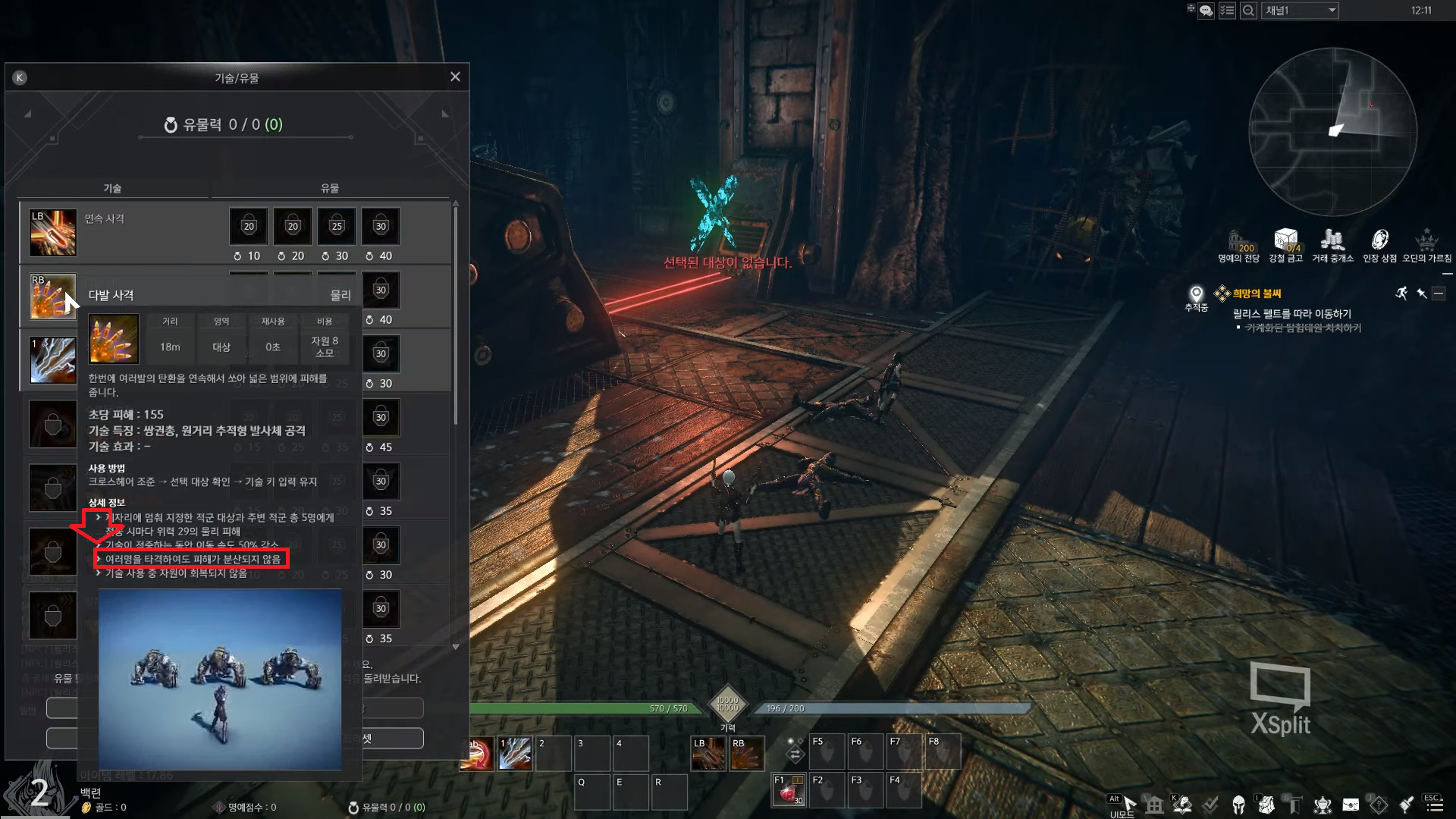Select the lightning skill icon in the skill list
The width and height of the screenshot is (1456, 819).
pos(53,359)
